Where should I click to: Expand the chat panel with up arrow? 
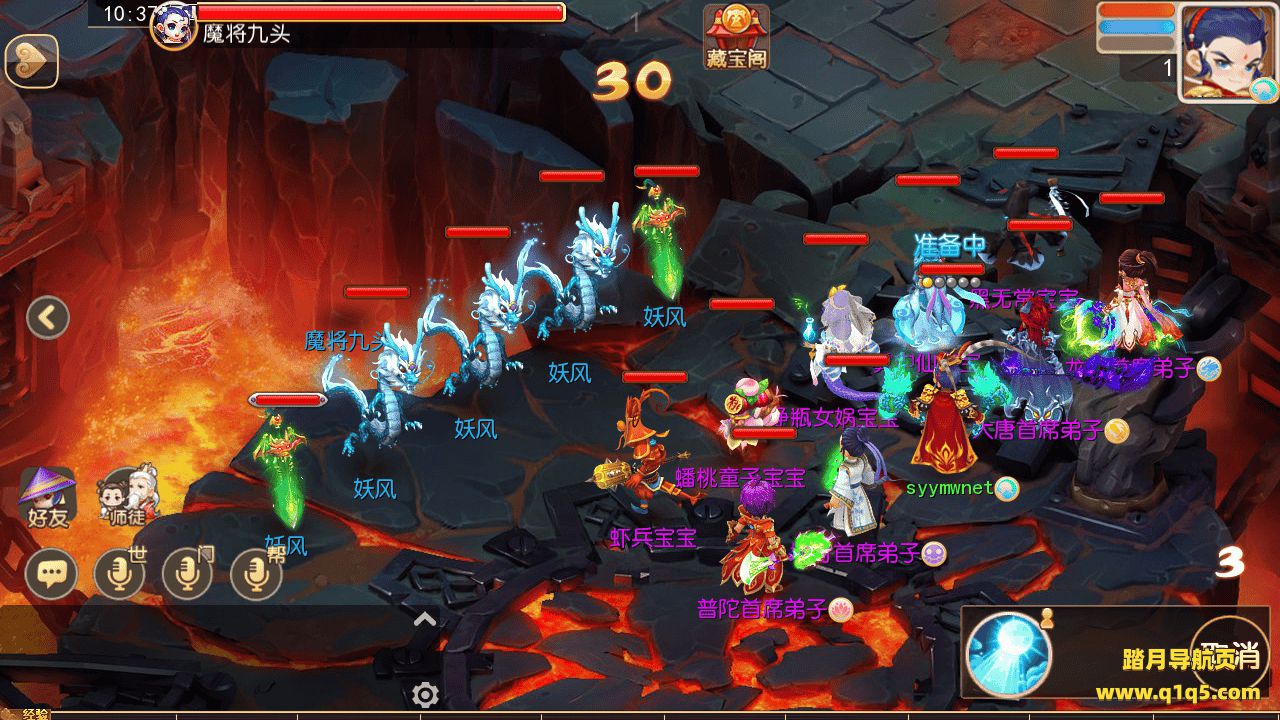(425, 619)
